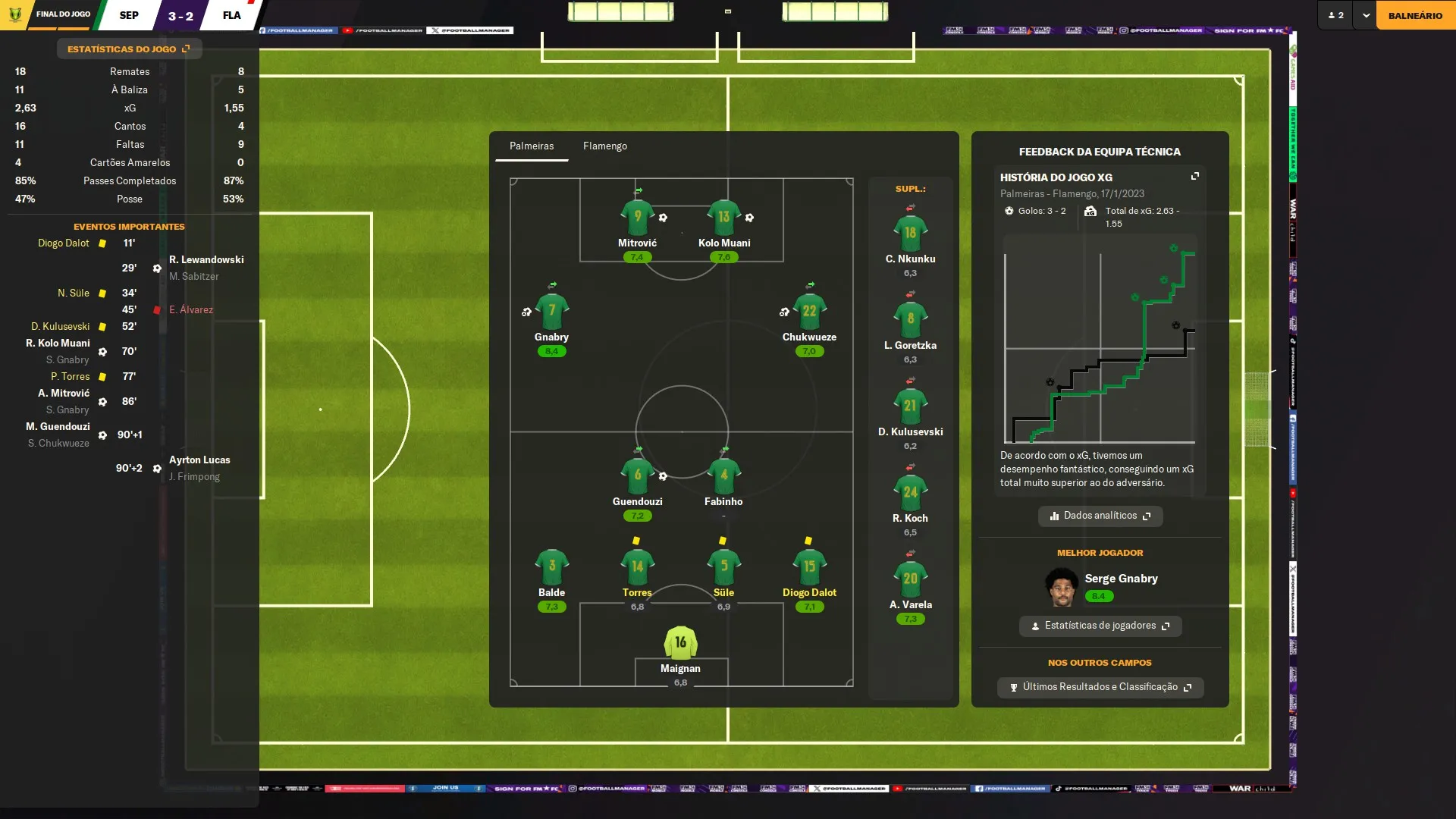Click goalkeeper Maignan's shirt
The height and width of the screenshot is (819, 1456).
point(680,643)
